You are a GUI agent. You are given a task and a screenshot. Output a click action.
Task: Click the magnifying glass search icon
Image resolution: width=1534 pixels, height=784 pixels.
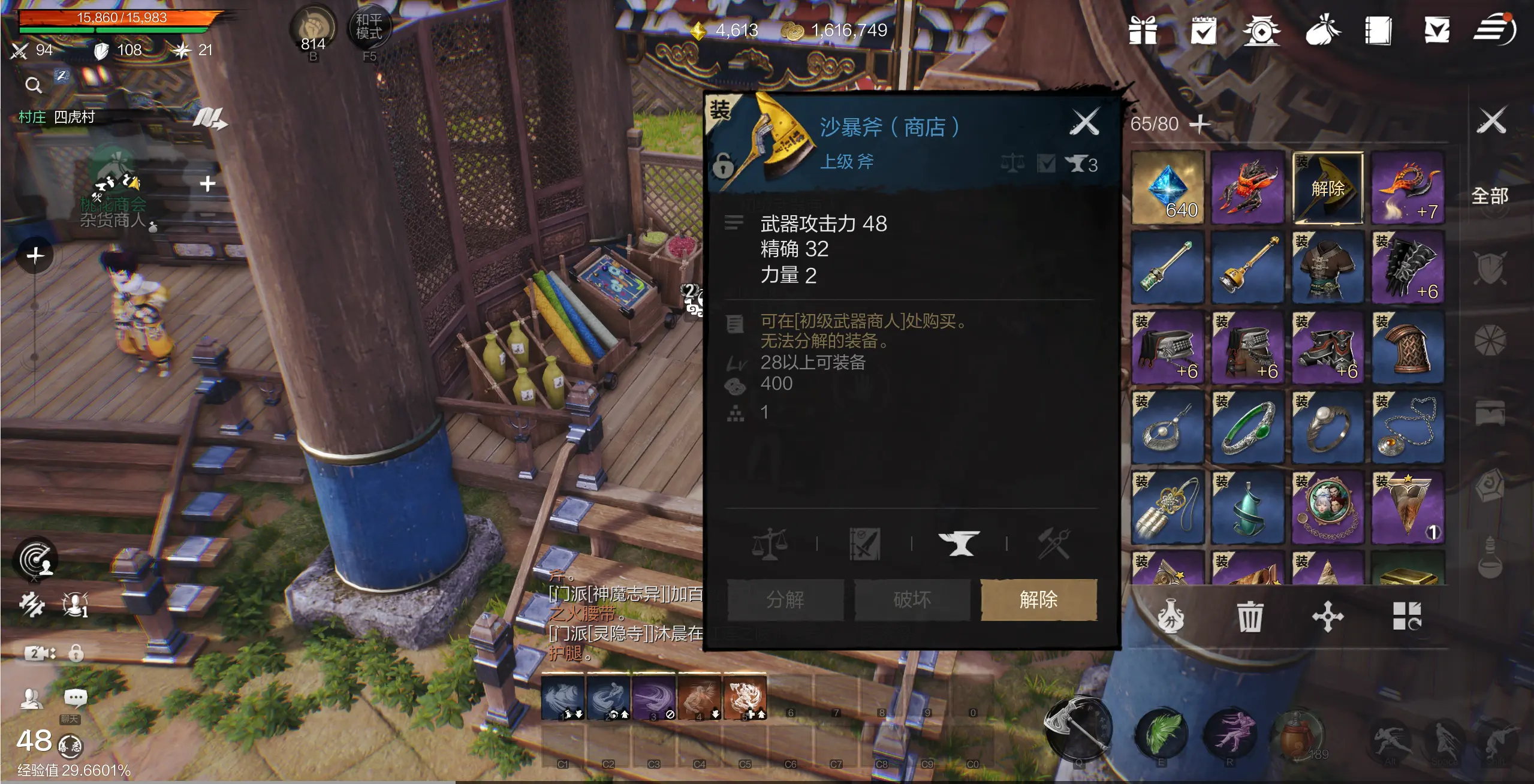click(x=34, y=86)
